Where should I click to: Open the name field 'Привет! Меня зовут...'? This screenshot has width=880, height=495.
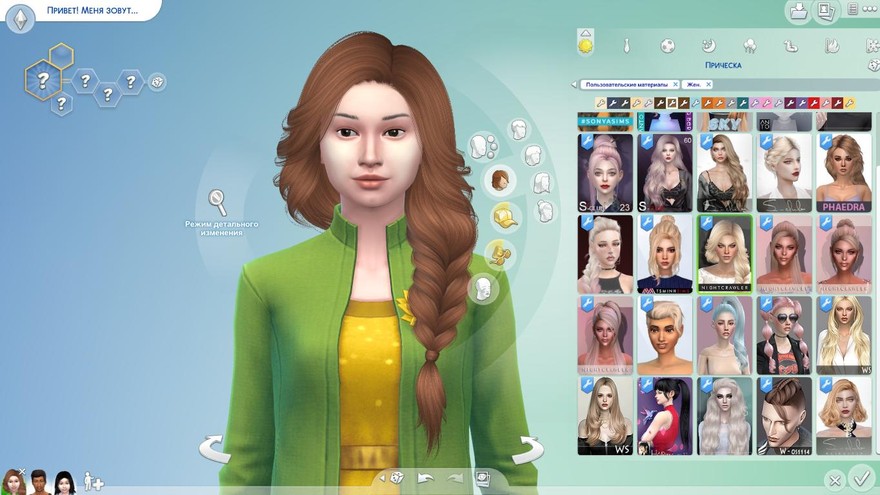pos(90,11)
